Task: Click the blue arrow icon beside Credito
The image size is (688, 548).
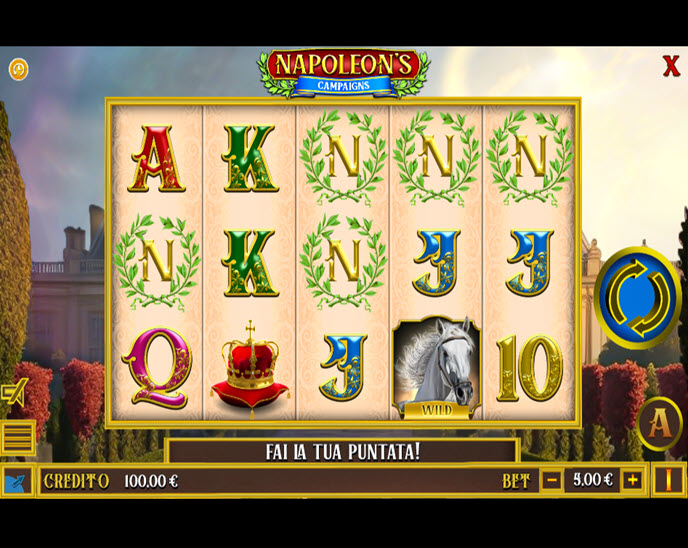Action: pos(17,481)
